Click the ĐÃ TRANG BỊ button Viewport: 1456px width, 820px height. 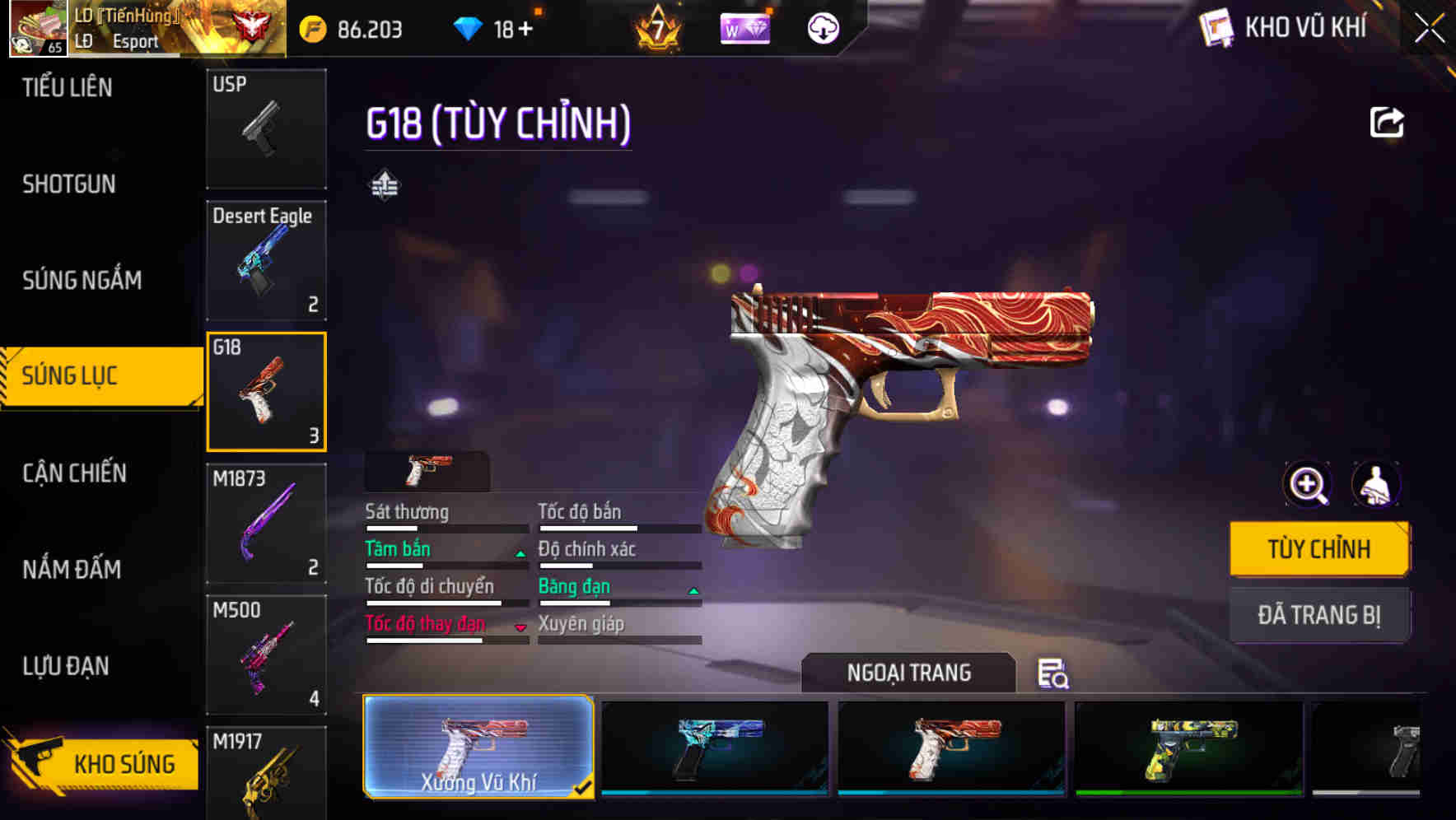coord(1319,614)
